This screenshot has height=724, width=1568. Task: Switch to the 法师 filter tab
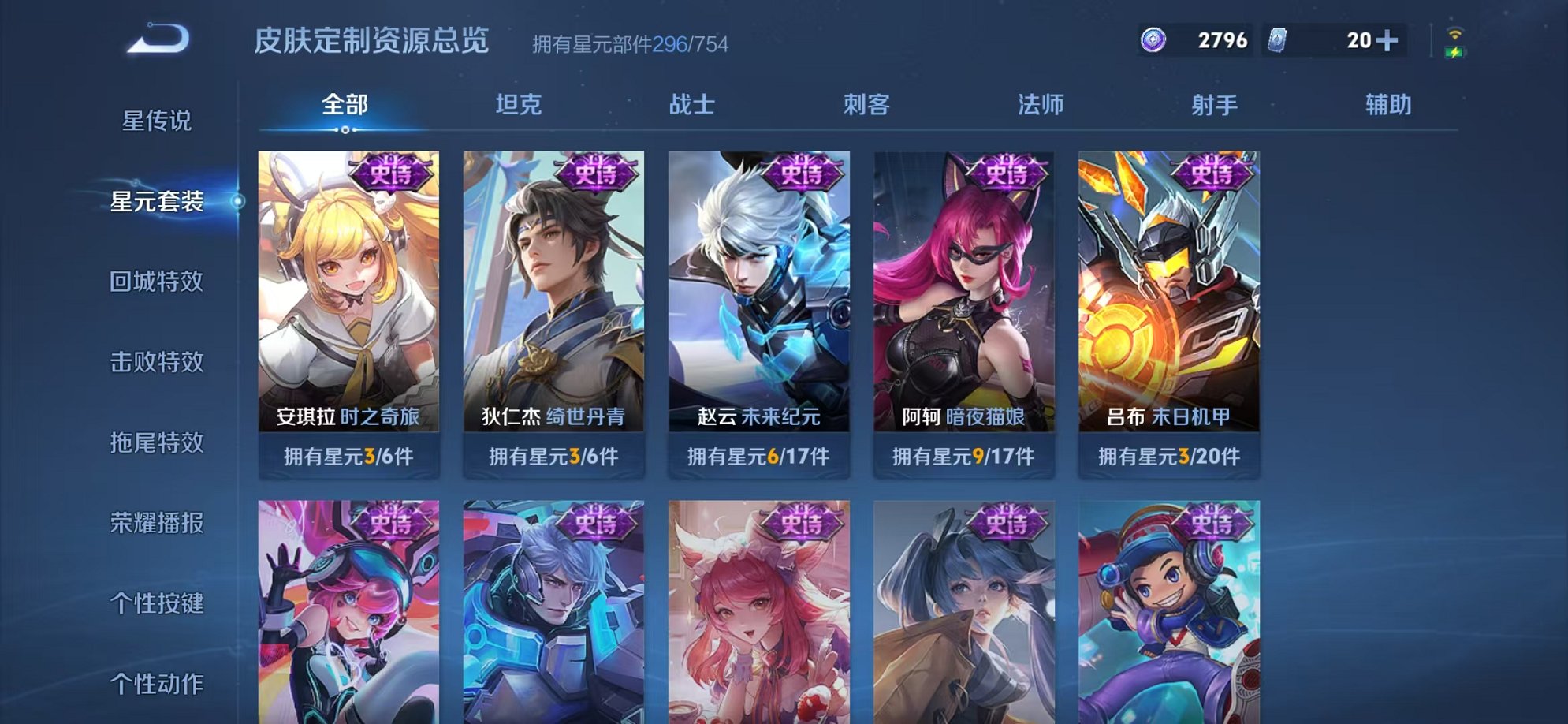1041,103
